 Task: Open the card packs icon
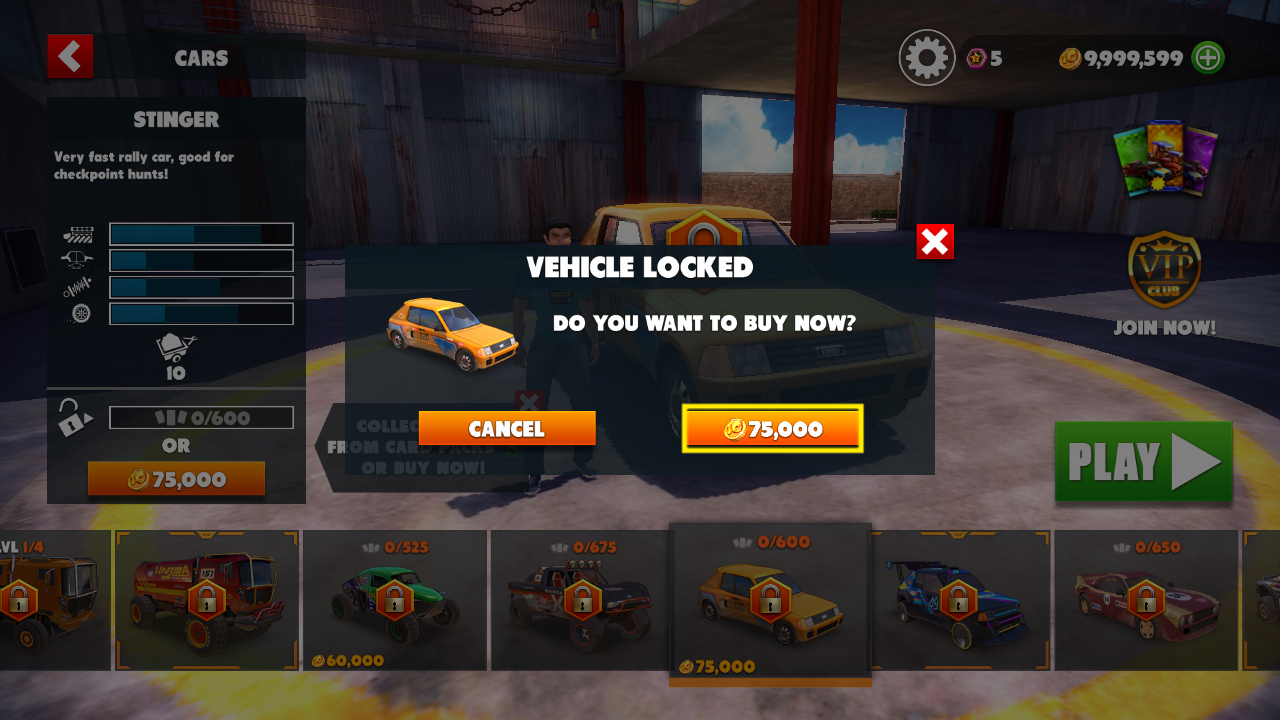(x=1165, y=160)
